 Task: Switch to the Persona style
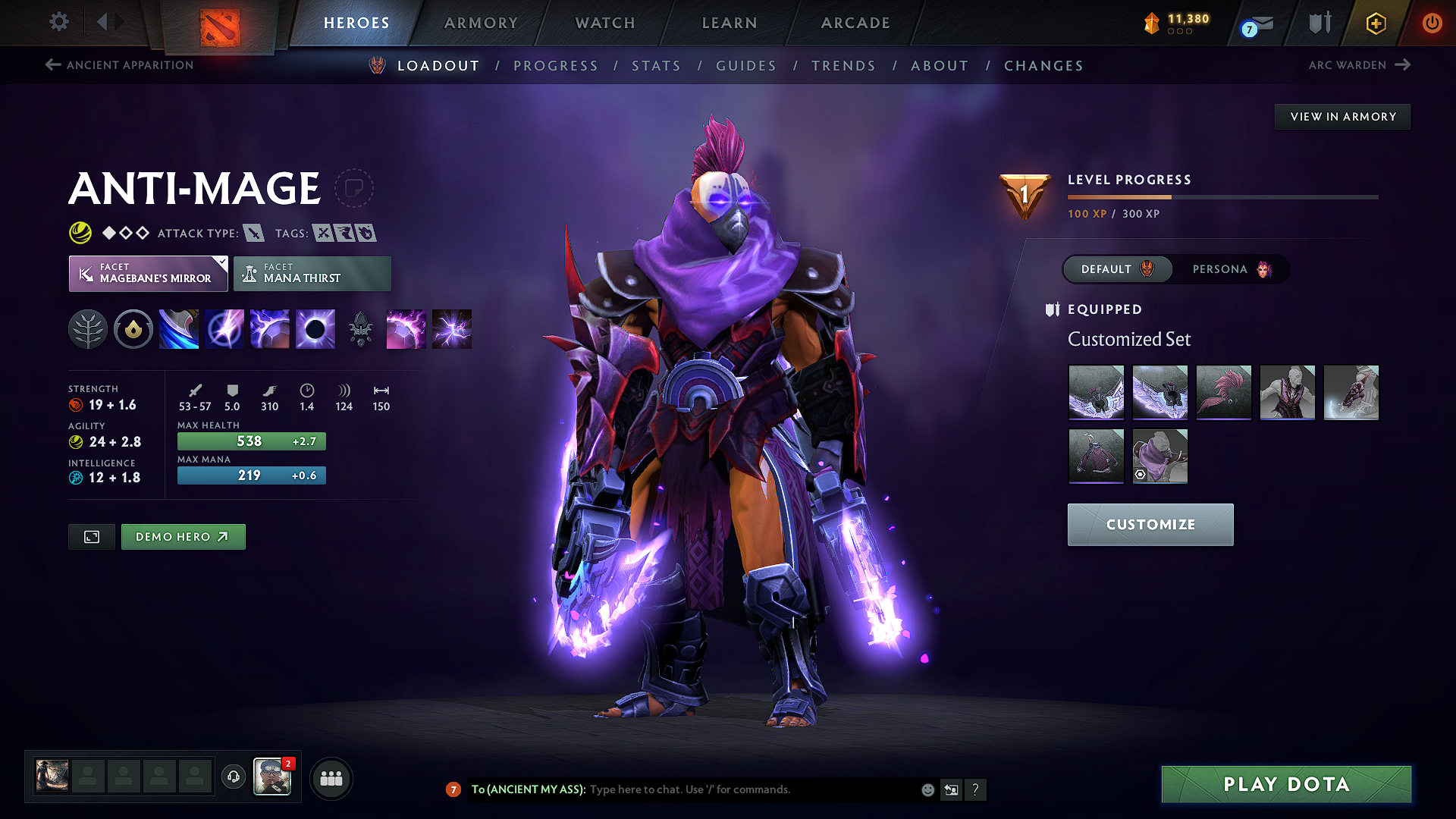[1230, 269]
